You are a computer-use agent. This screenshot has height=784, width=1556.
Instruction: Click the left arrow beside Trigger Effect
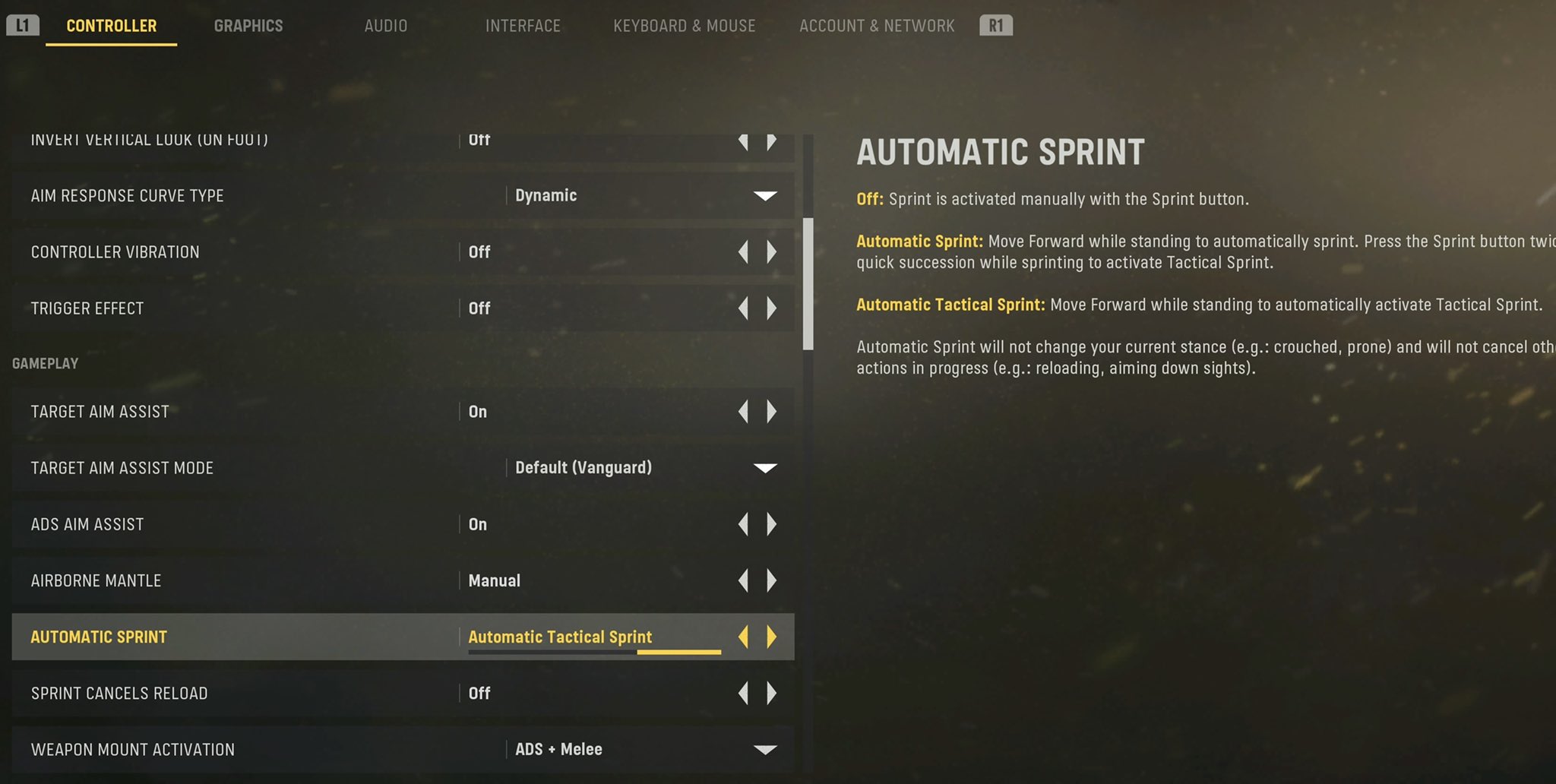pos(743,308)
